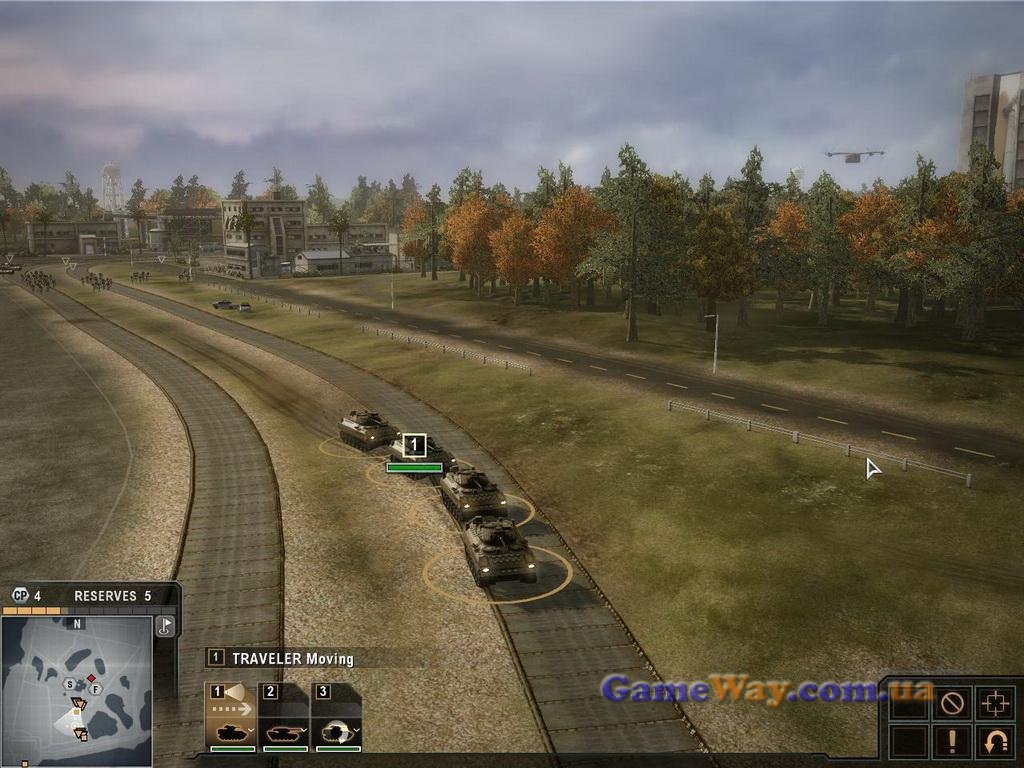Use the U-turn arrow command

coord(995,741)
